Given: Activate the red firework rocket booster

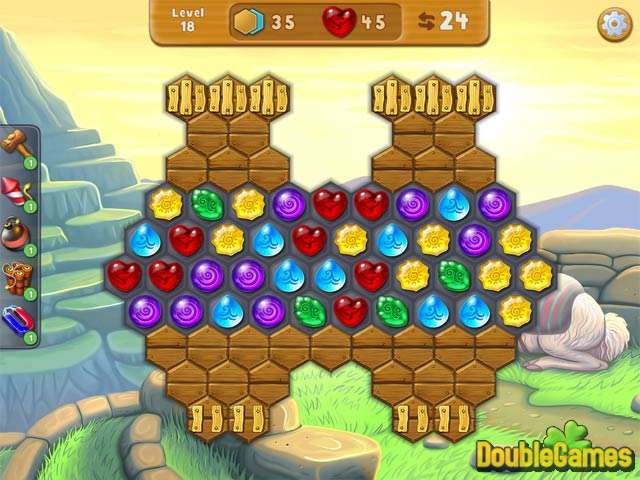Looking at the screenshot, I should 17,190.
